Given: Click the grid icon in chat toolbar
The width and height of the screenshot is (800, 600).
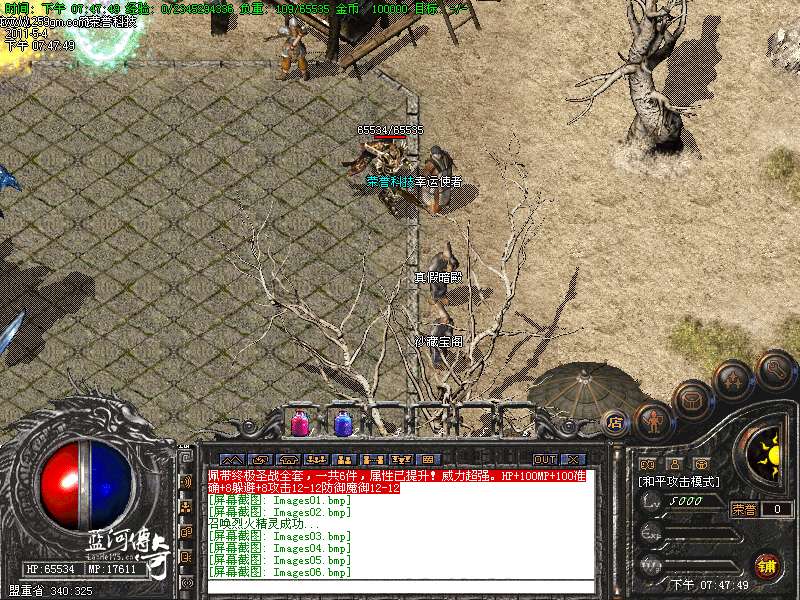Looking at the screenshot, I should pyautogui.click(x=427, y=459).
